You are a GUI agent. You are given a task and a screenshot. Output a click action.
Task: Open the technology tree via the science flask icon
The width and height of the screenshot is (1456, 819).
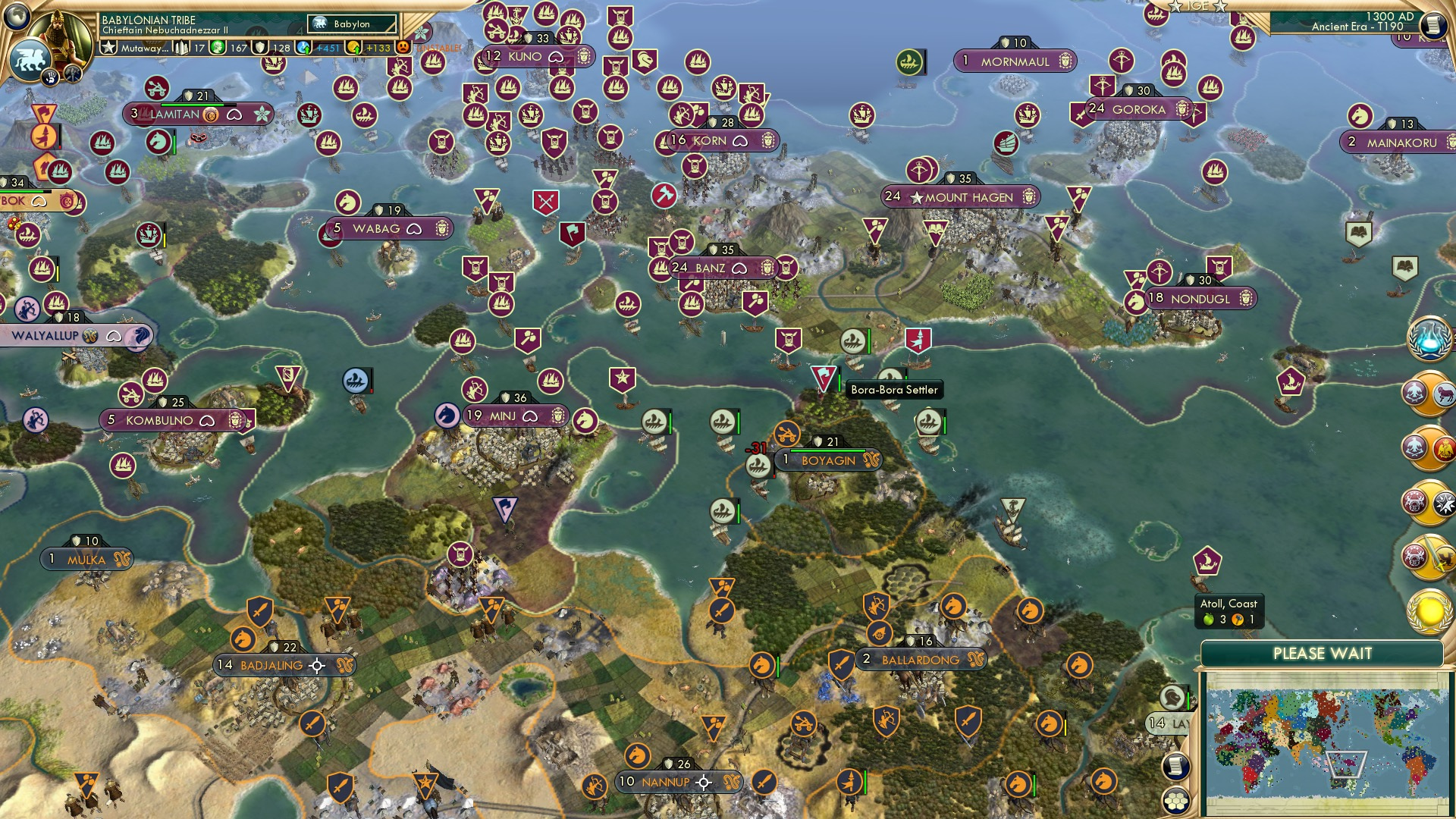pyautogui.click(x=1429, y=340)
